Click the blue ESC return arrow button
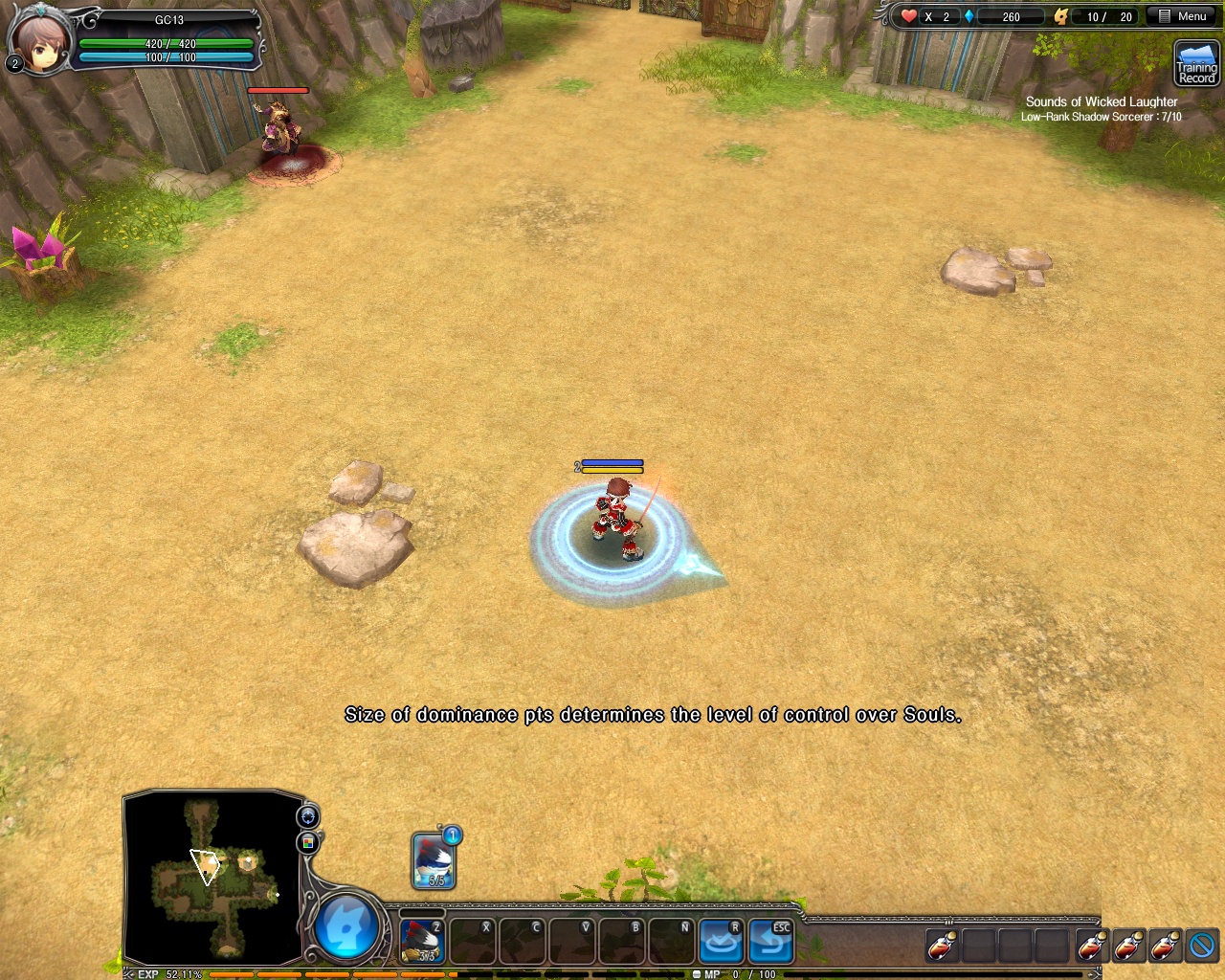The width and height of the screenshot is (1225, 980). click(770, 942)
